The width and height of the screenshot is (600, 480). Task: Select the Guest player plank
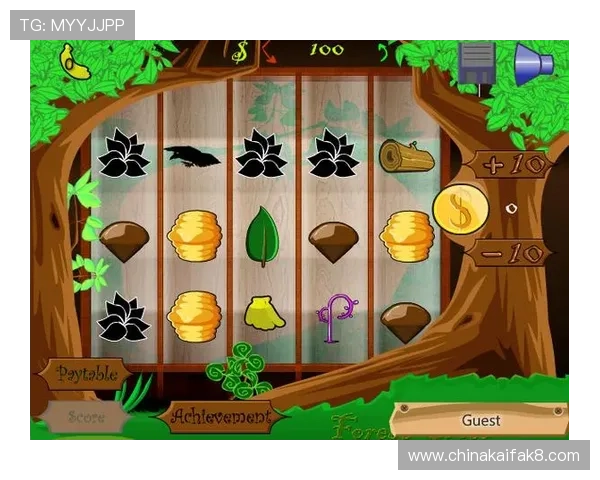tap(480, 420)
